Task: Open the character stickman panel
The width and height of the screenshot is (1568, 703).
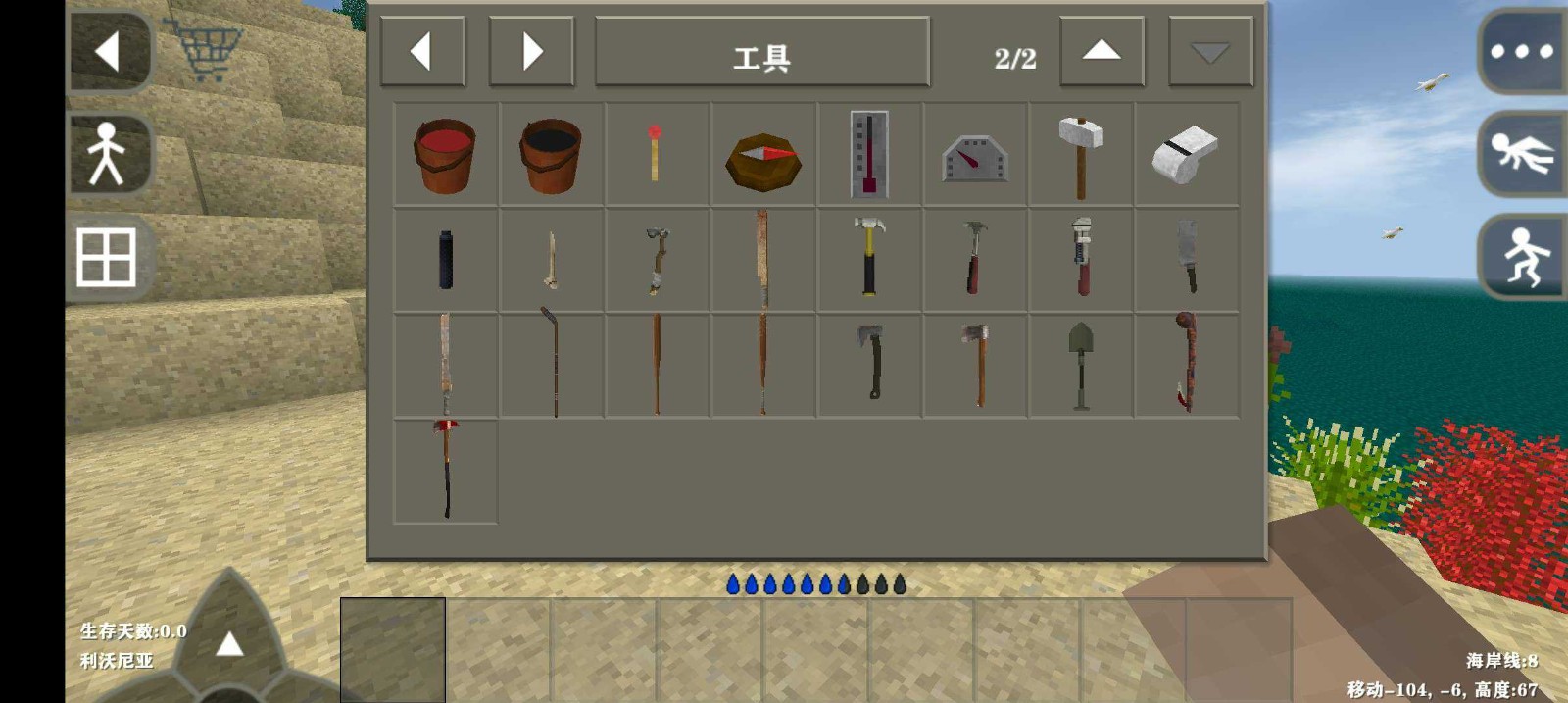Action: point(108,154)
